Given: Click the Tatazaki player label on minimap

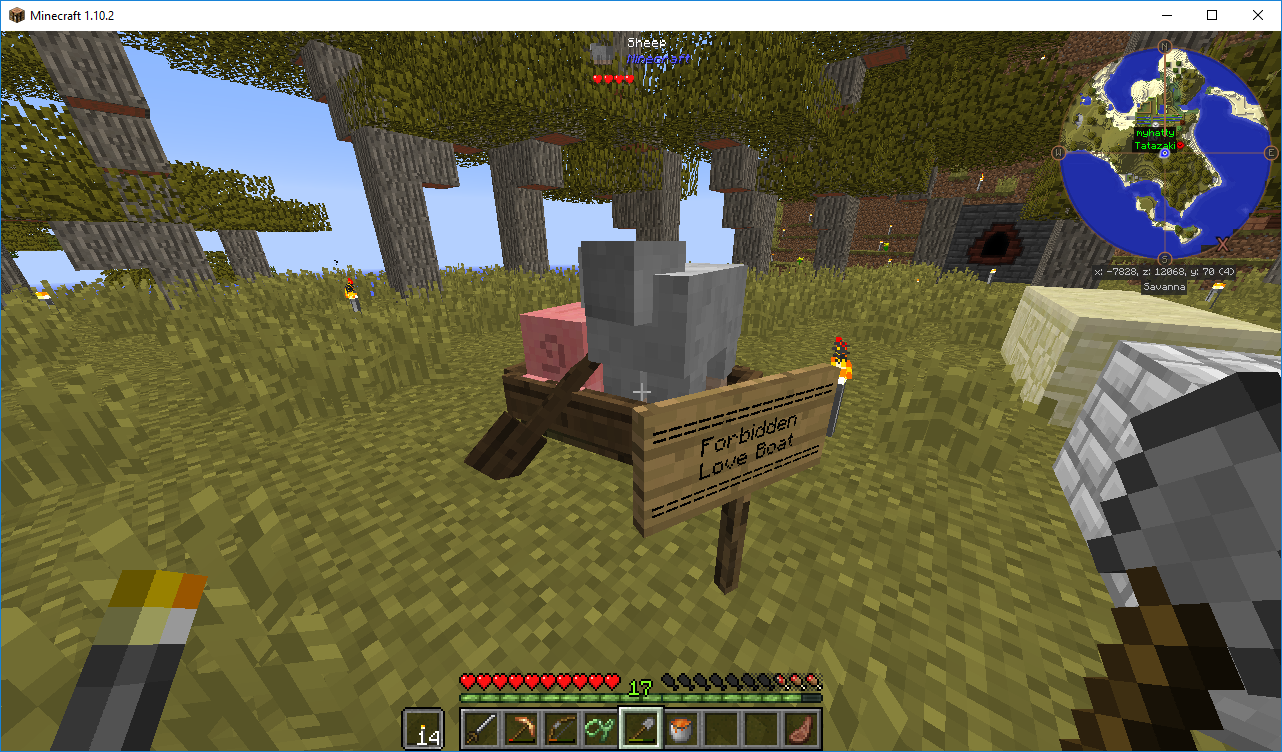Looking at the screenshot, I should pos(1153,145).
